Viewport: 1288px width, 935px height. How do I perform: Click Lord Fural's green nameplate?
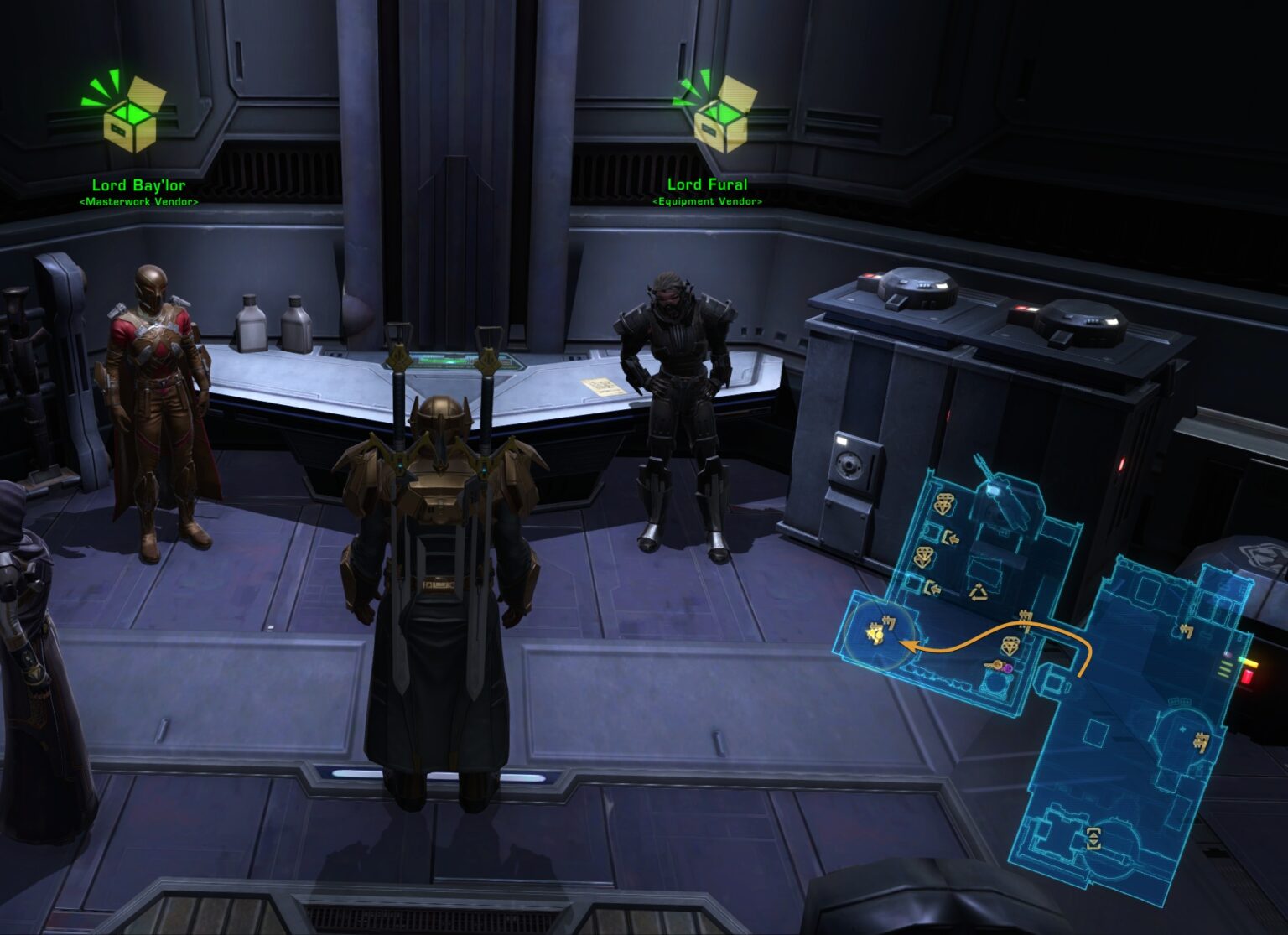(707, 184)
